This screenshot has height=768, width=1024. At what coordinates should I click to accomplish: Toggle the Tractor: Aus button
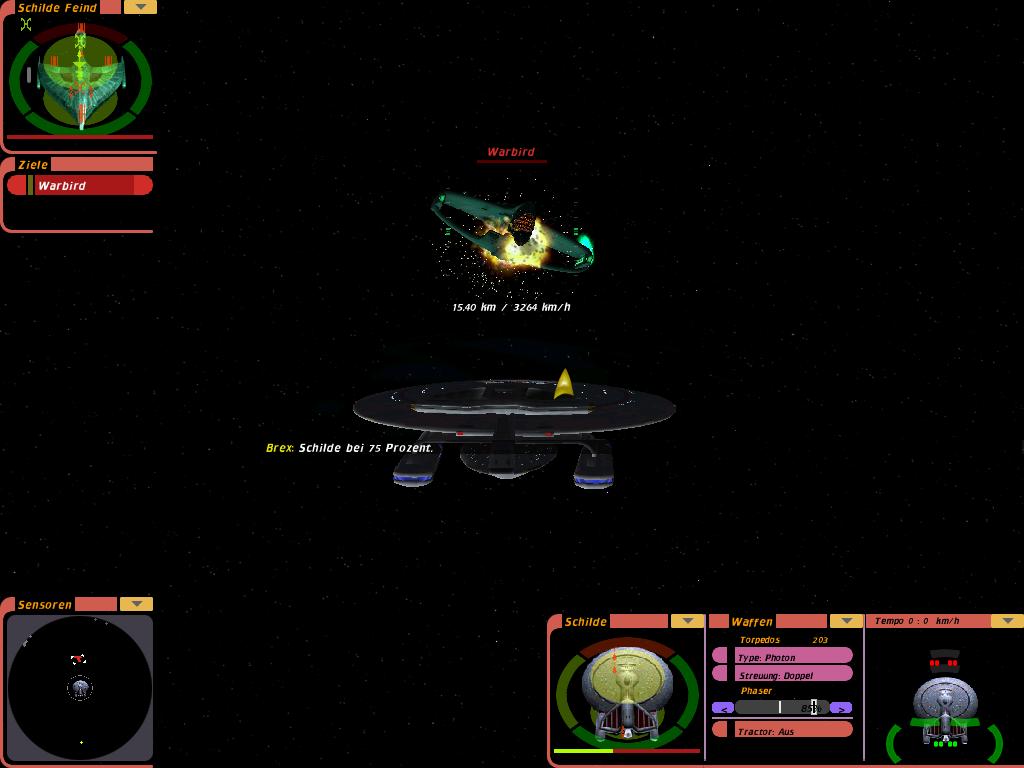[785, 731]
